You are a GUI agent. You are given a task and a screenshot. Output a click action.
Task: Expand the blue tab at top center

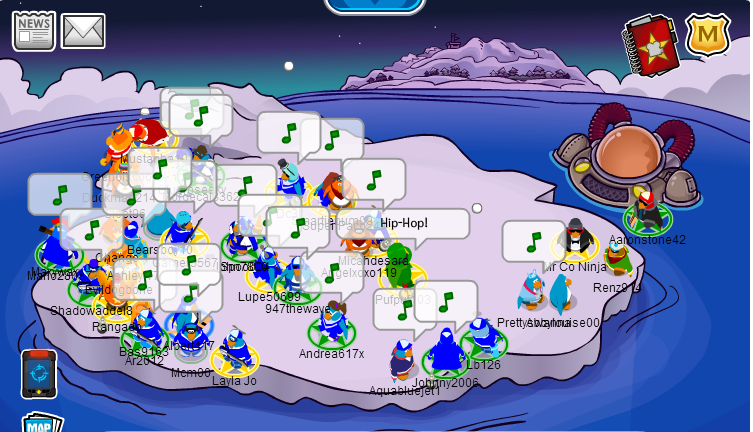(x=375, y=6)
